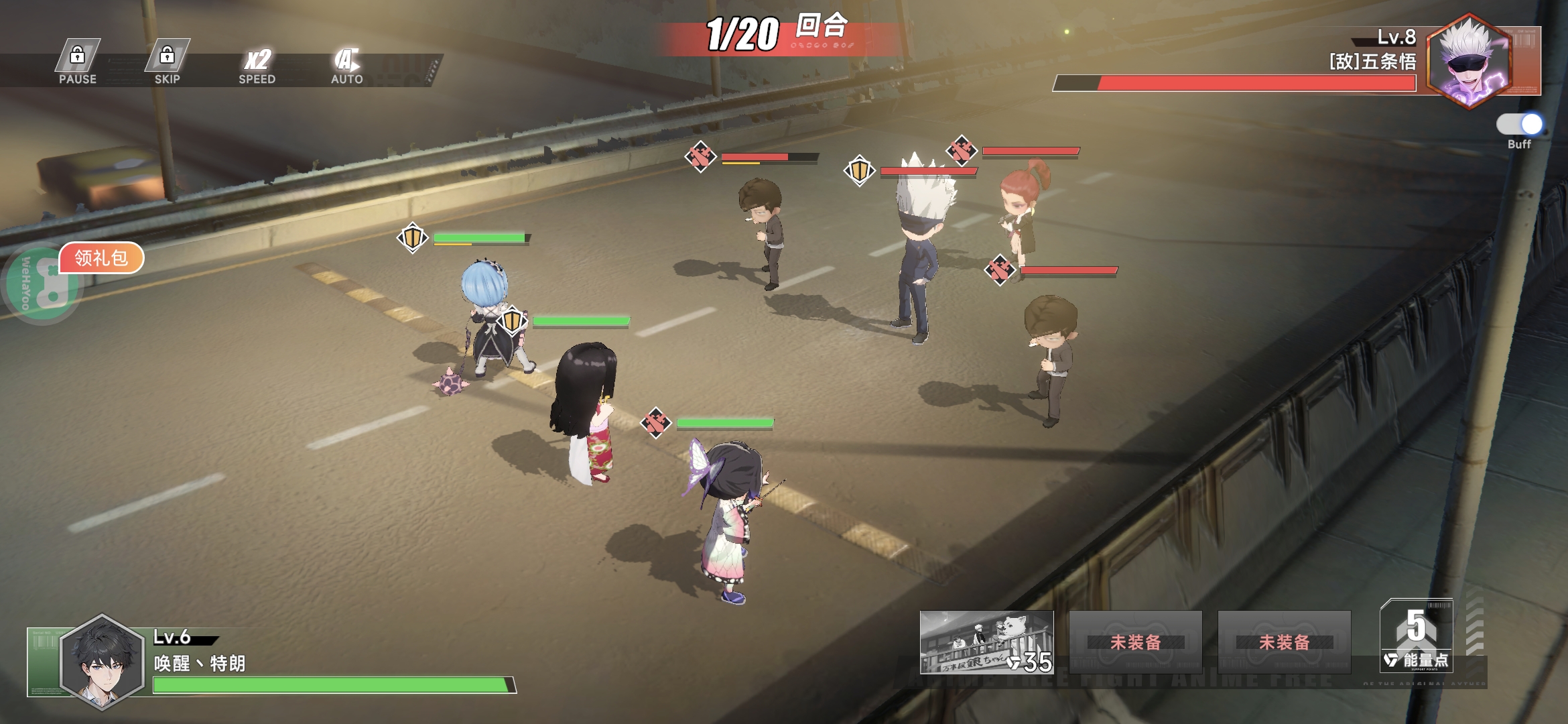
Task: Toggle the Buff display switch
Action: [1519, 125]
